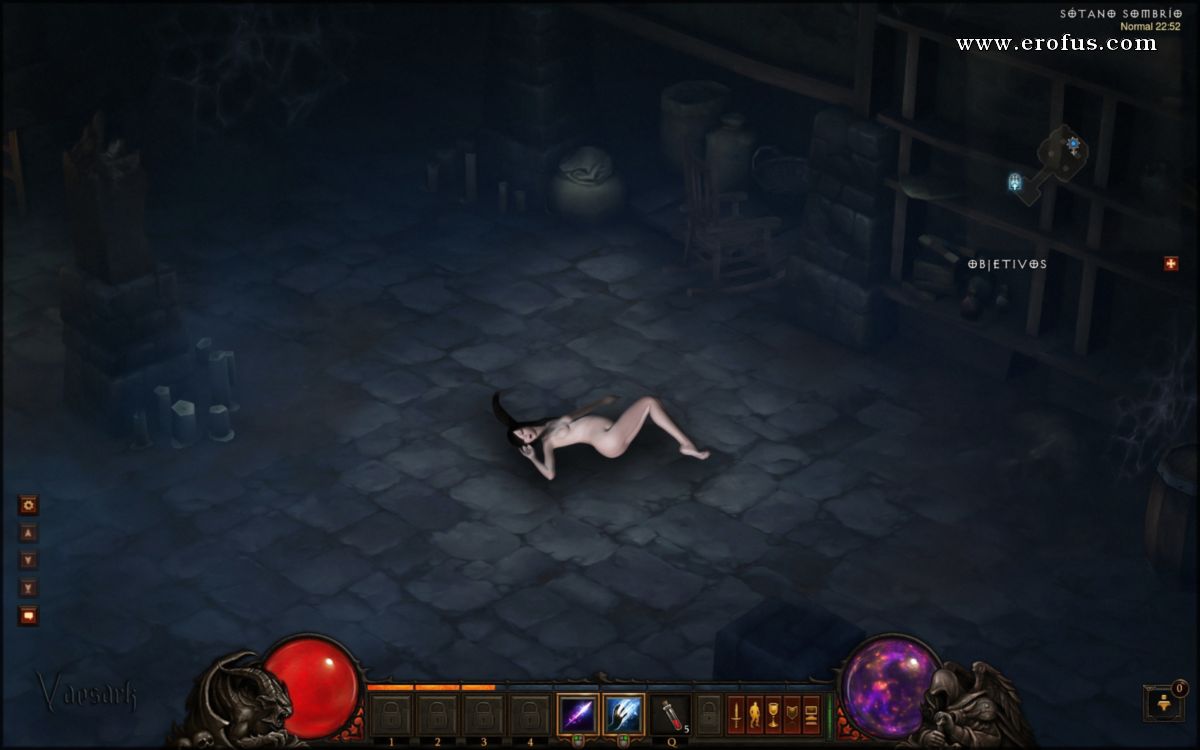Activate the purple energy bolt skill
The image size is (1200, 750).
coord(578,714)
